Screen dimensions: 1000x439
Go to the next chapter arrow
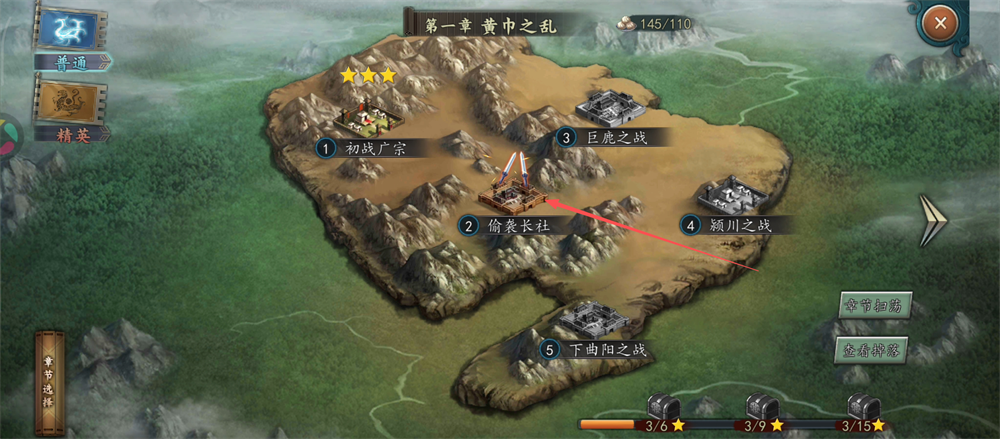click(x=932, y=221)
